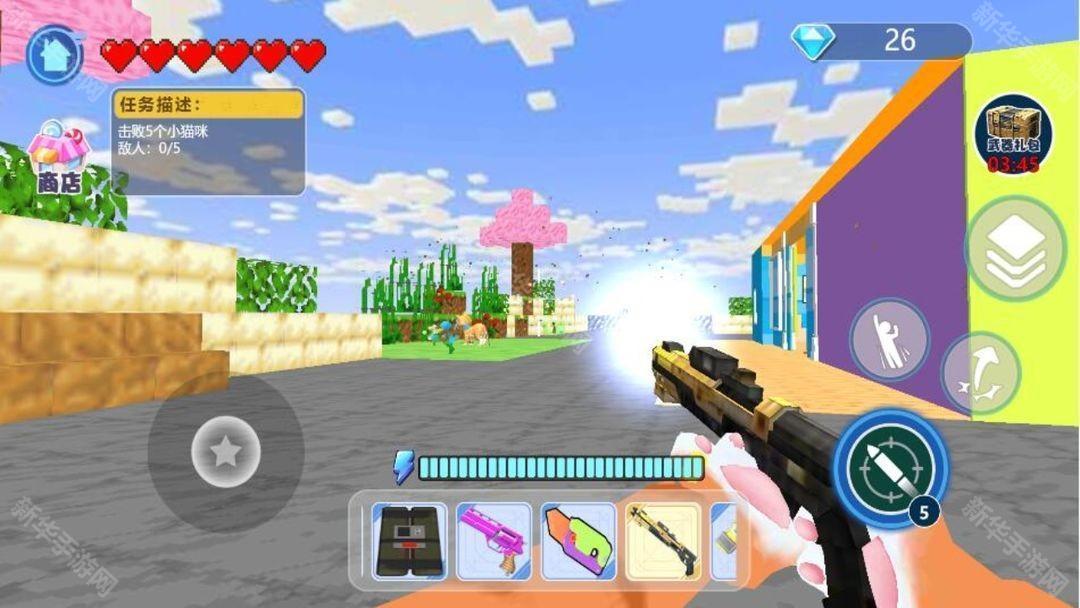1080x608 pixels.
Task: Activate the waving figure action button
Action: click(x=889, y=339)
